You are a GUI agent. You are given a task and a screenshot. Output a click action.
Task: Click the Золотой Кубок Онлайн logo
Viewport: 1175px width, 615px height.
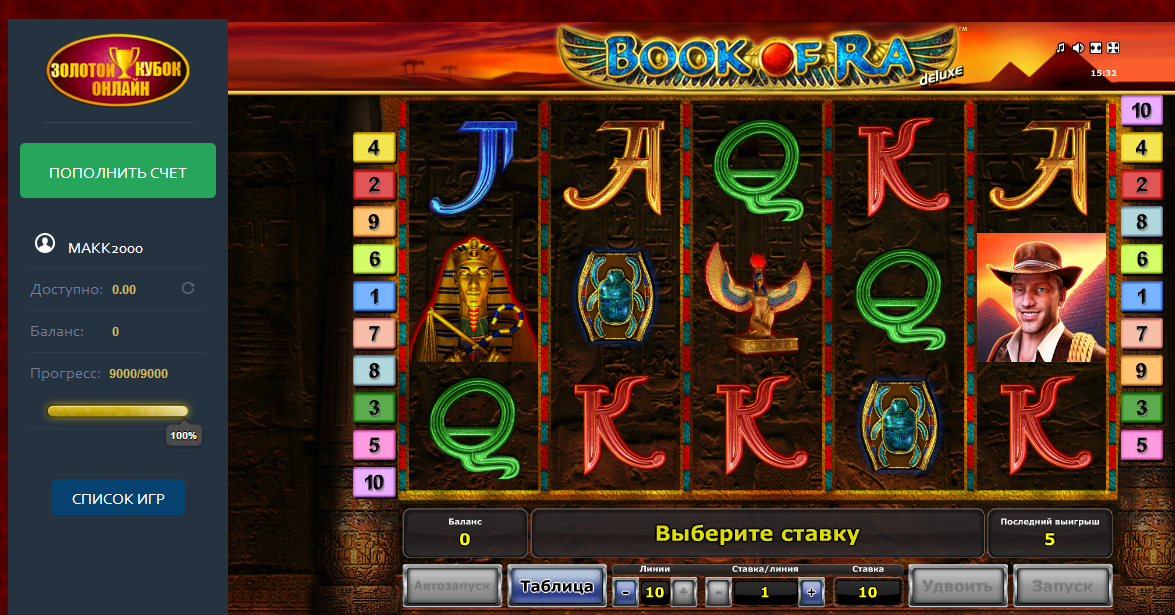pos(118,68)
